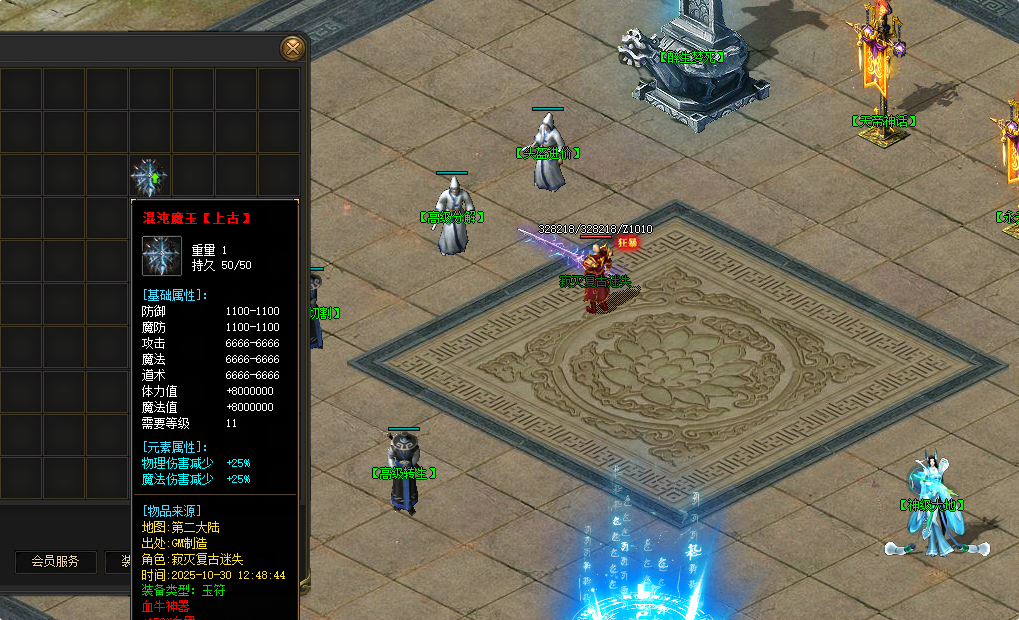Close the inventory bag panel
The height and width of the screenshot is (620, 1019).
pyautogui.click(x=292, y=48)
